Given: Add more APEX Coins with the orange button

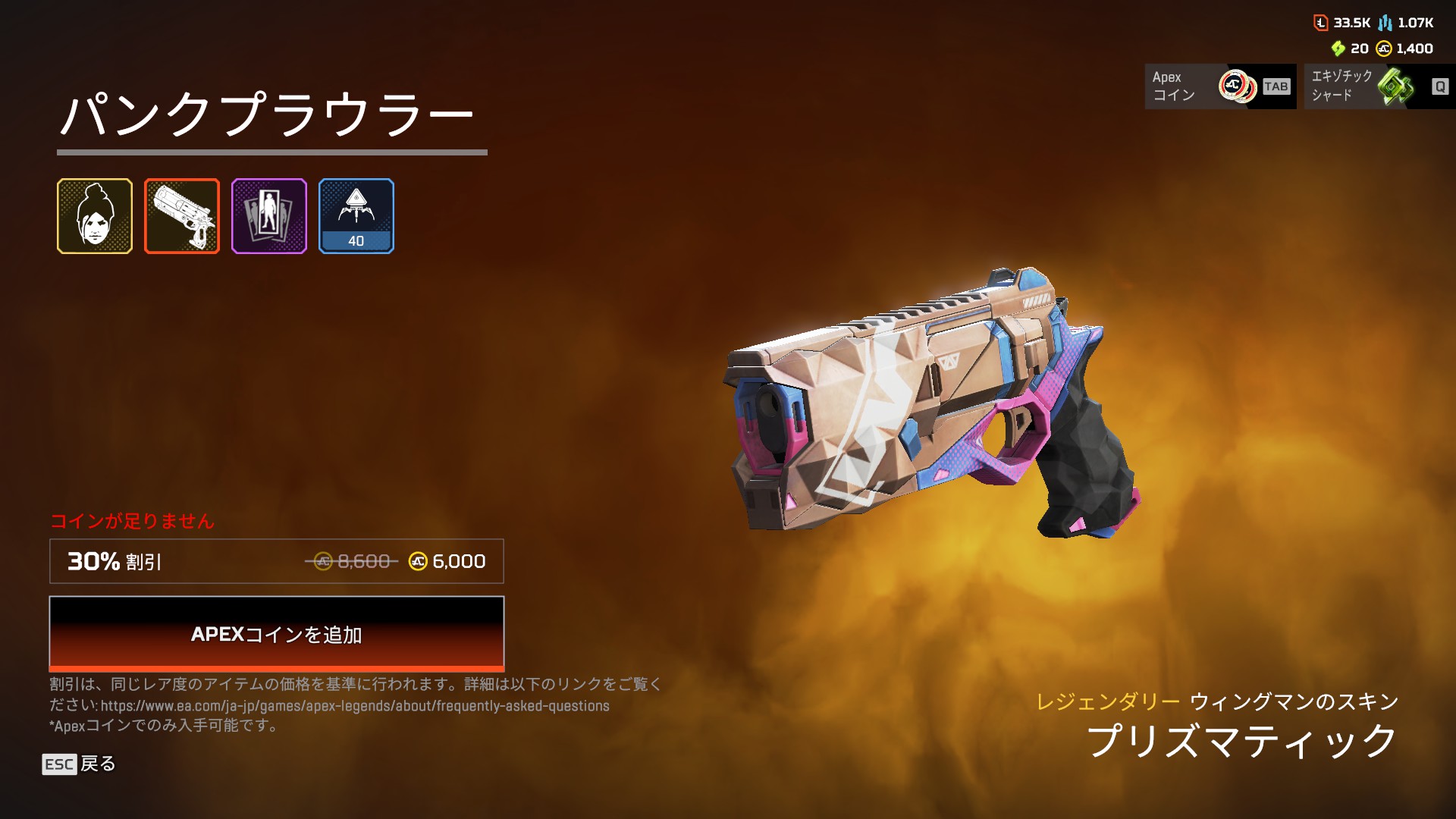Looking at the screenshot, I should (276, 634).
